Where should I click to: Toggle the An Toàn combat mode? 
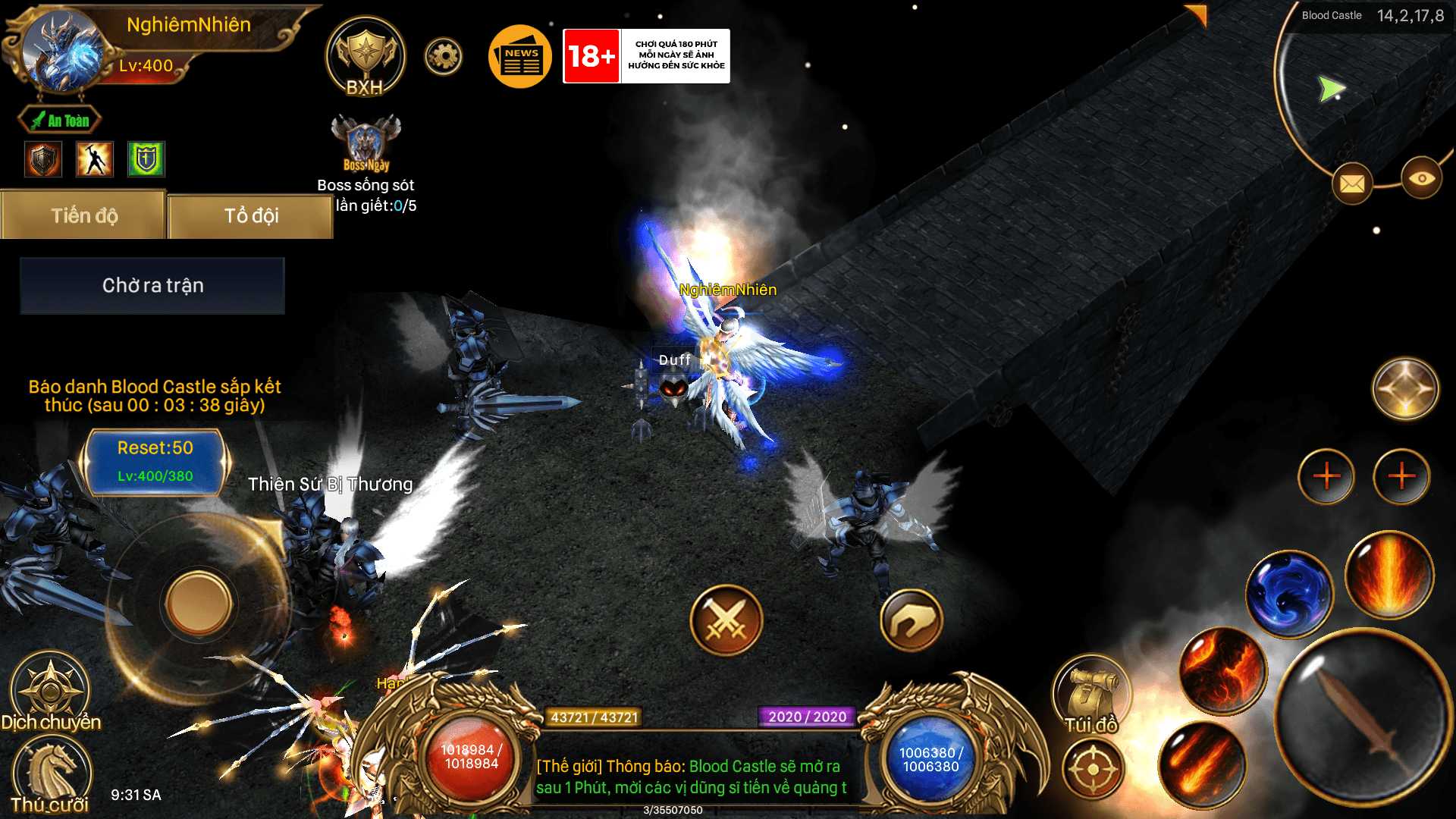[x=60, y=121]
